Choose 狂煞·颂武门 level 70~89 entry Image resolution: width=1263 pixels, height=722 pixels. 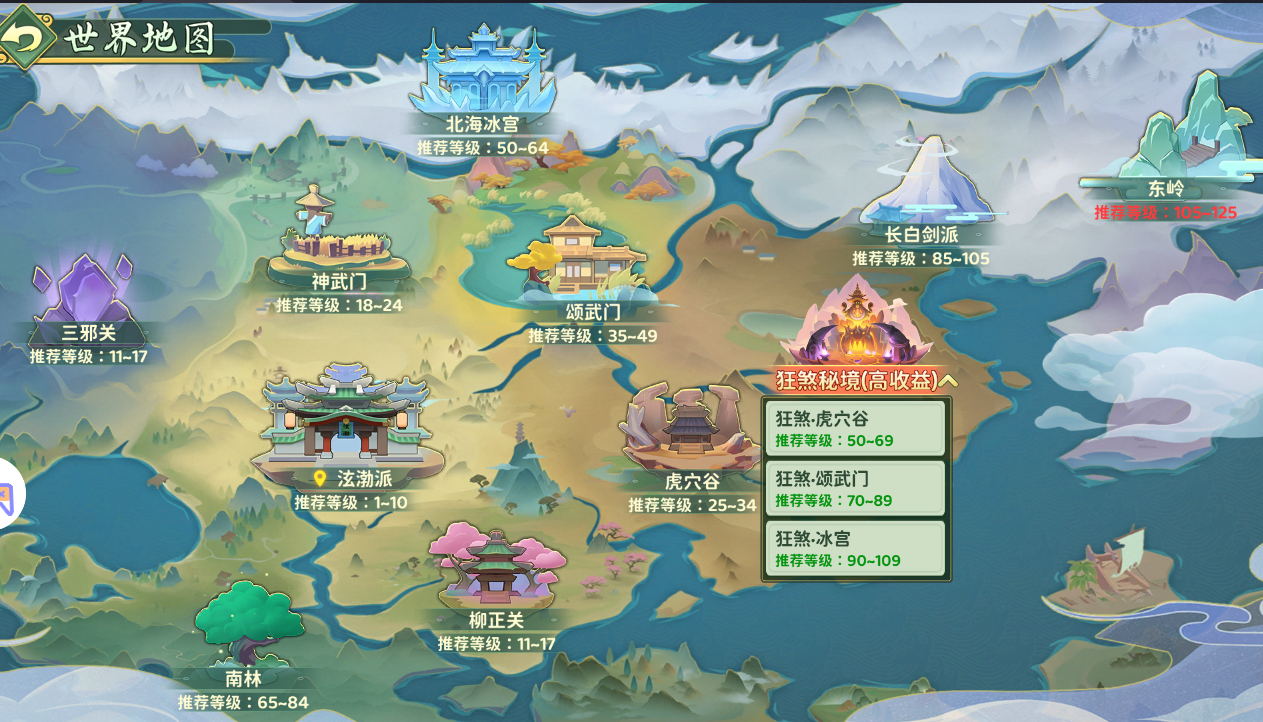tap(855, 489)
